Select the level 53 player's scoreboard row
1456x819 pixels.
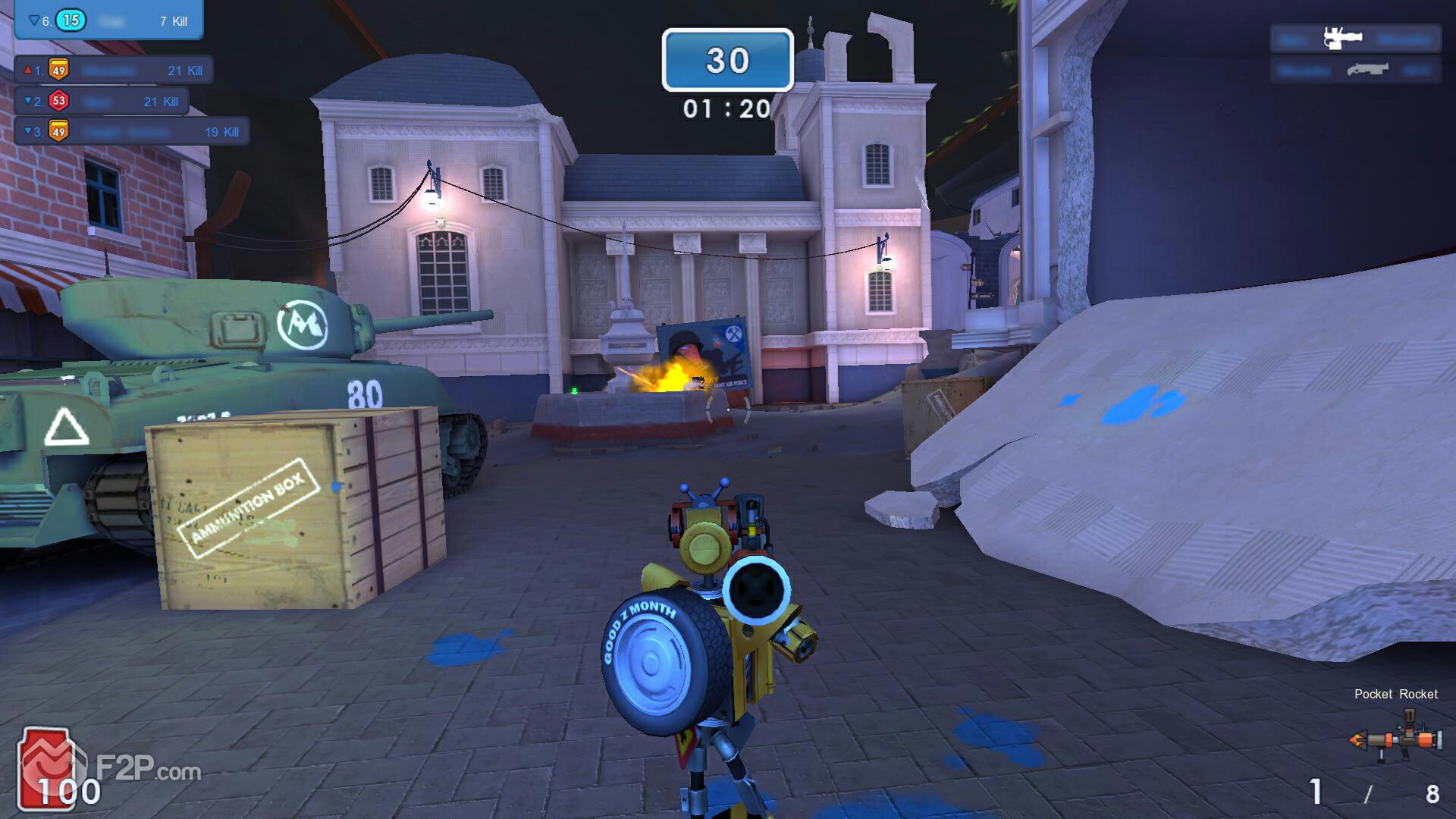pyautogui.click(x=102, y=102)
